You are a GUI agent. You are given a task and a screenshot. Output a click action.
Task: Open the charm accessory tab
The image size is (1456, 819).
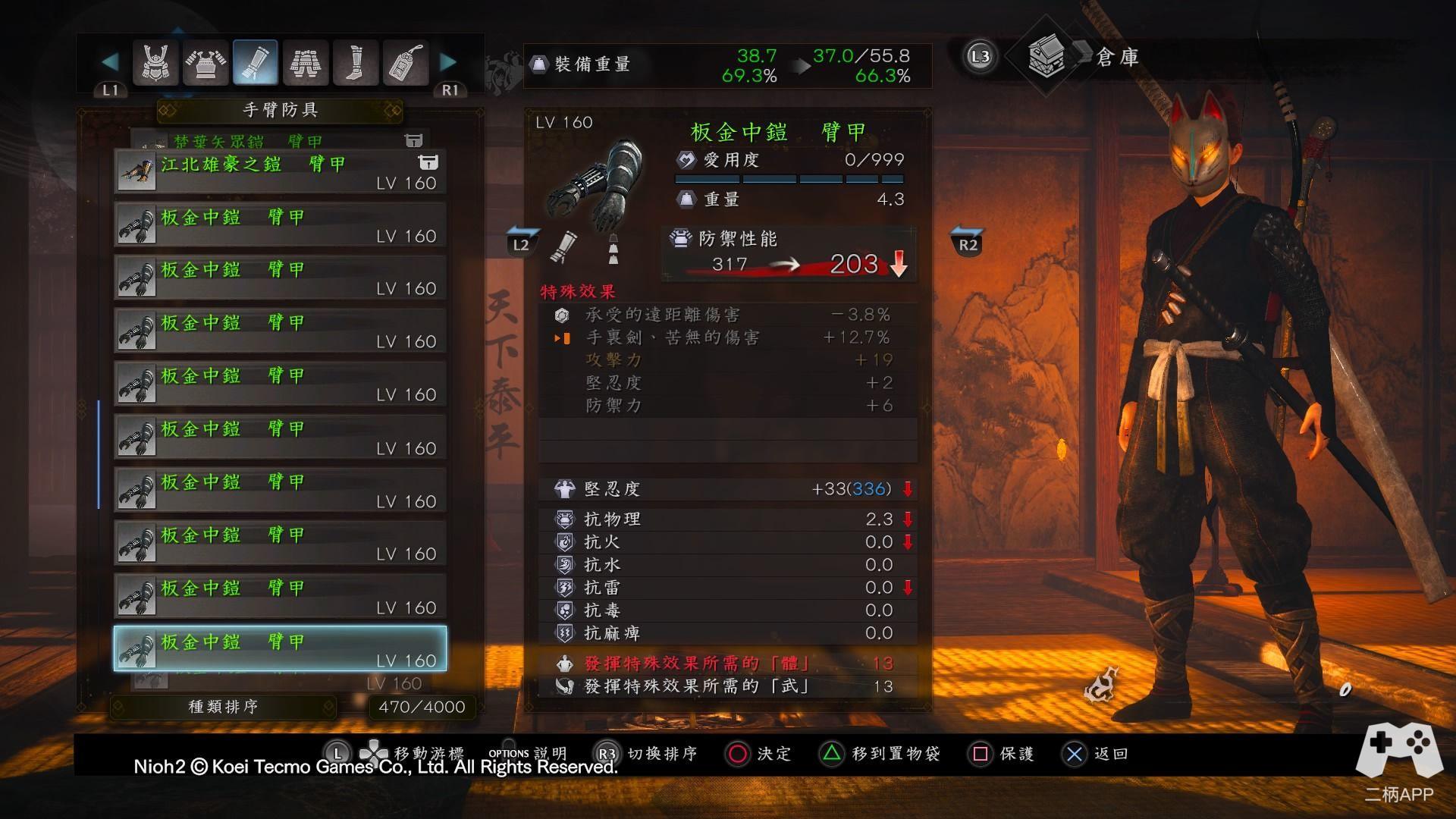405,62
